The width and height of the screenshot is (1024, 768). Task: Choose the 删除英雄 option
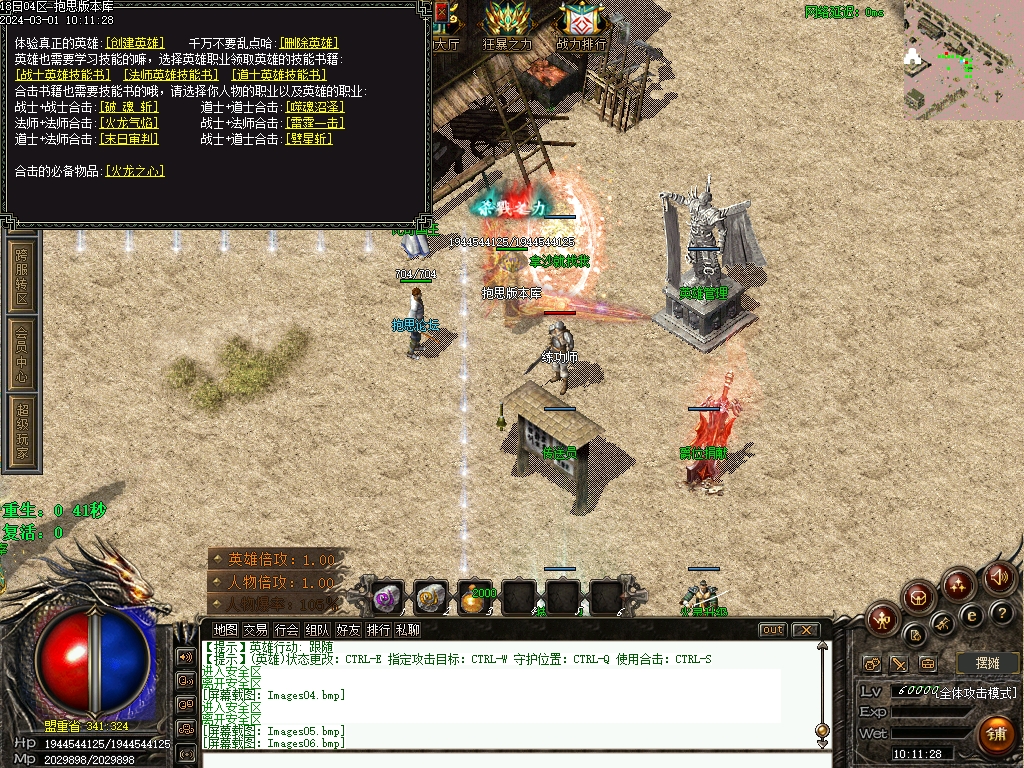[x=309, y=43]
